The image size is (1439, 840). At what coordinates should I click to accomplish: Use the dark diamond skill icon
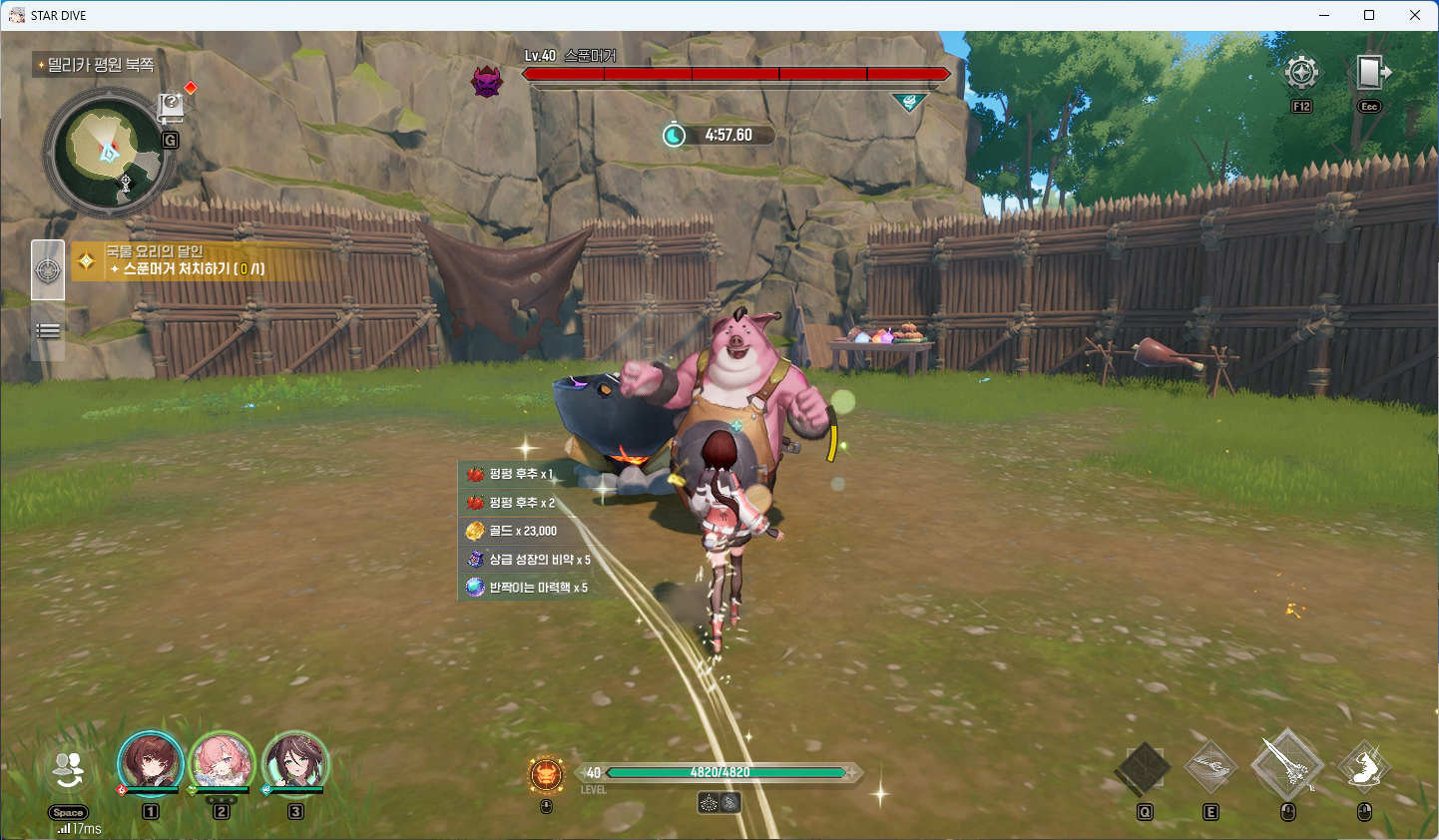tap(1144, 768)
